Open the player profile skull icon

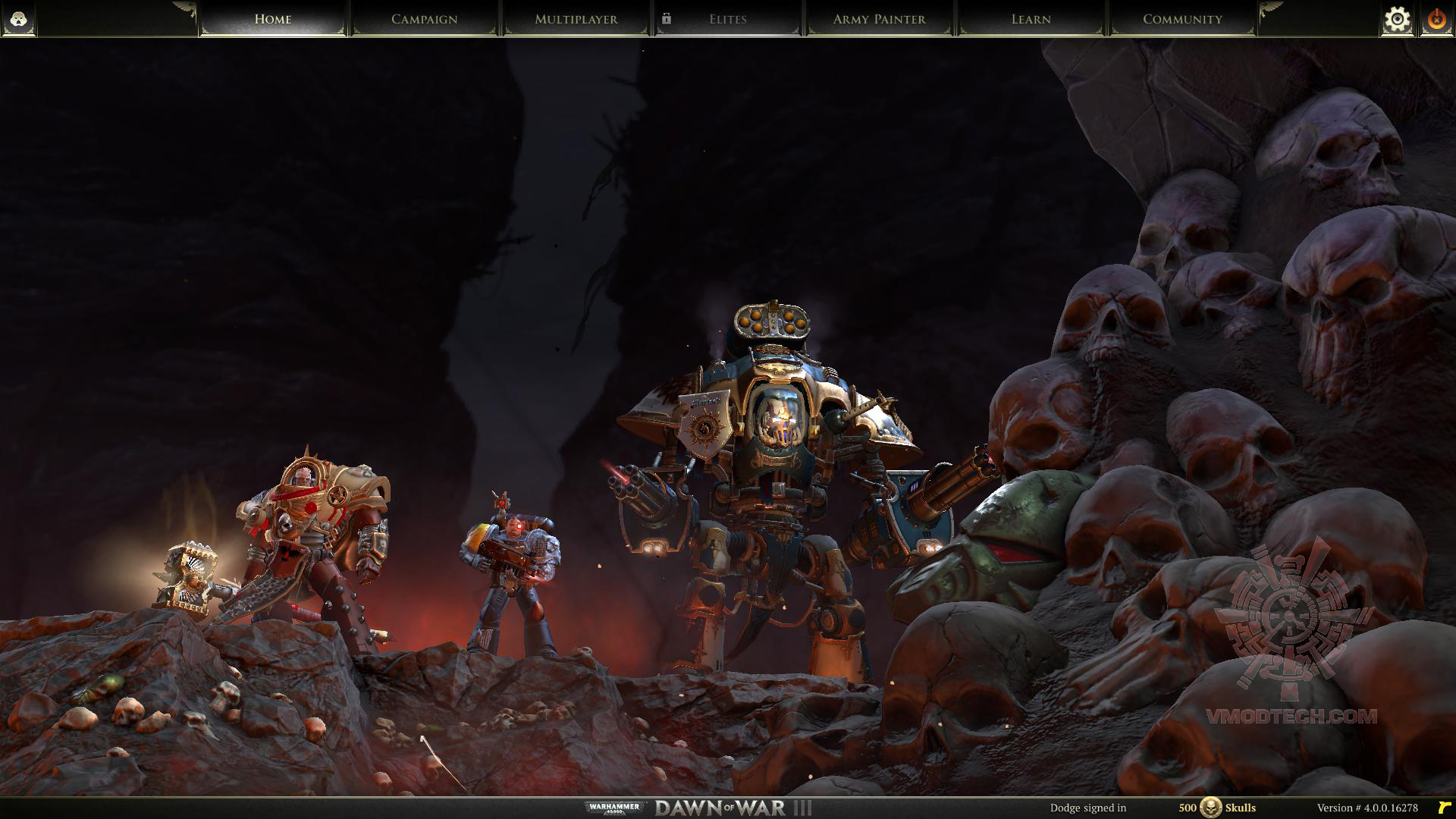18,19
